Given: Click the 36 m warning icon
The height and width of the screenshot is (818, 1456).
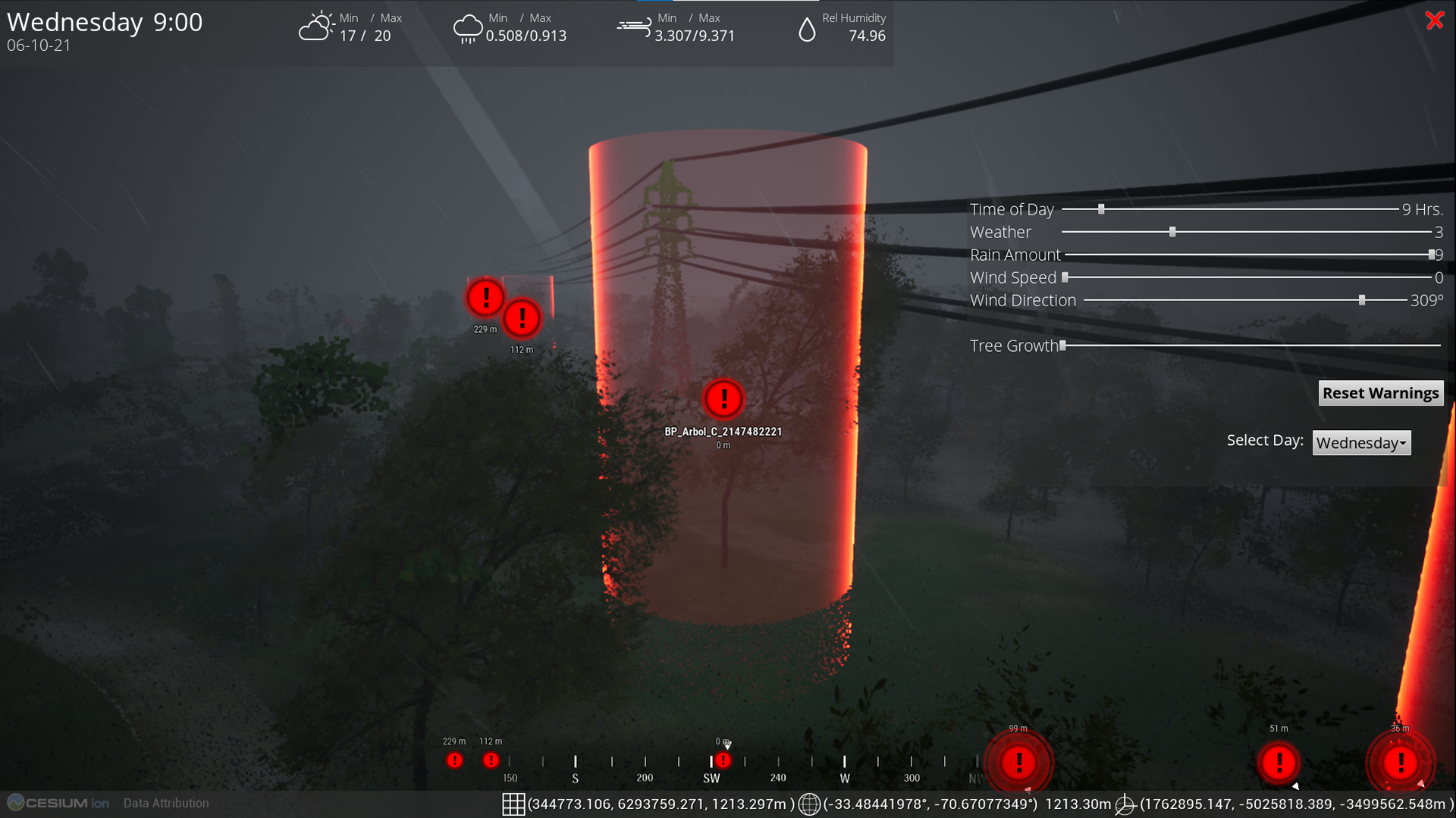Looking at the screenshot, I should coord(1401,762).
